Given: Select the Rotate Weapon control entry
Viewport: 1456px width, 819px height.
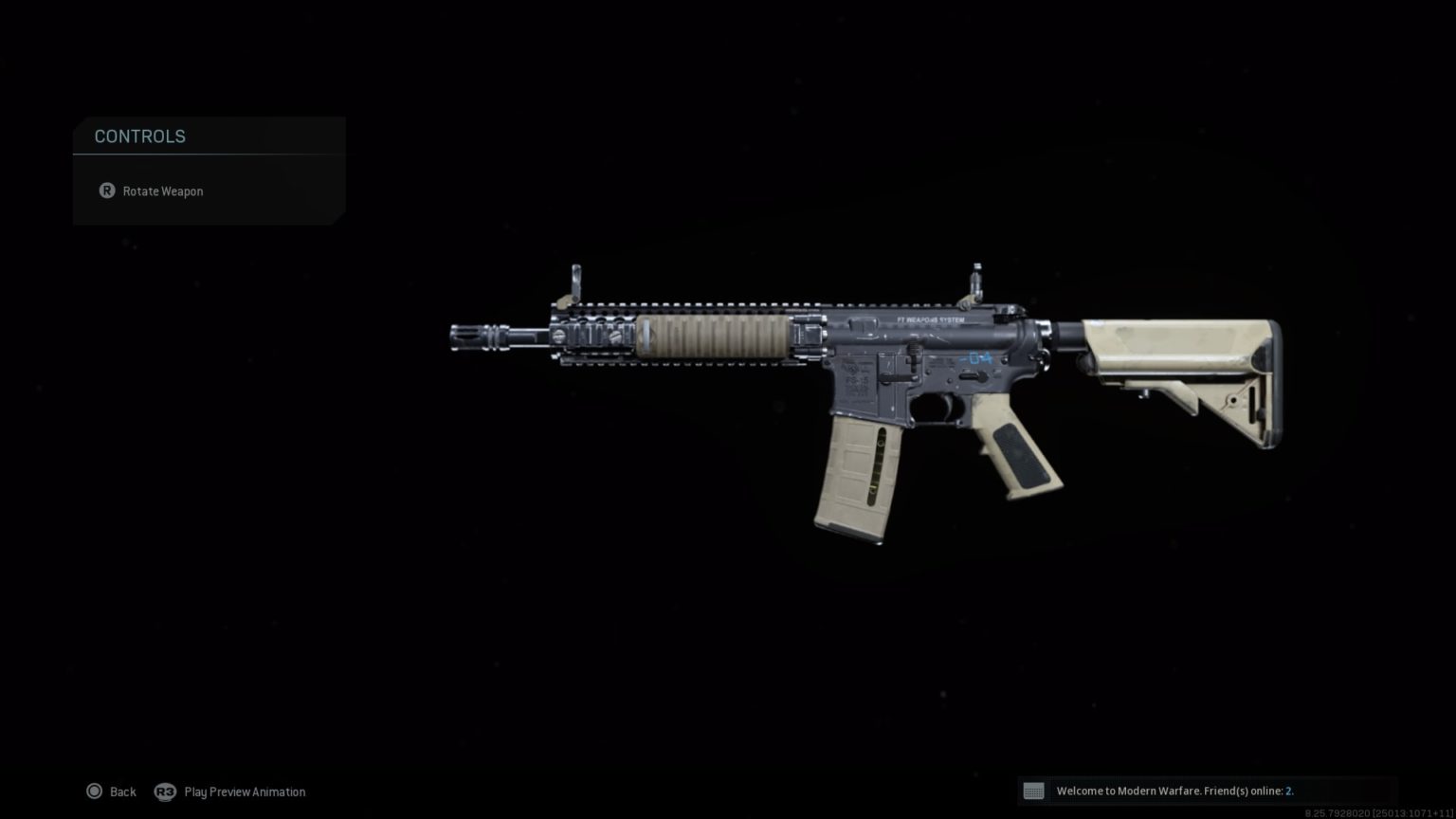Looking at the screenshot, I should coord(162,191).
